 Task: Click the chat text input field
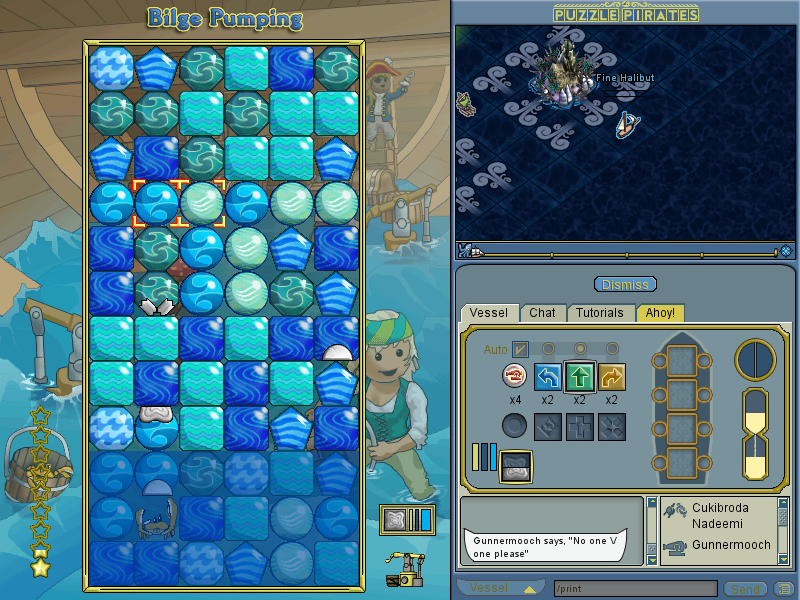[634, 588]
